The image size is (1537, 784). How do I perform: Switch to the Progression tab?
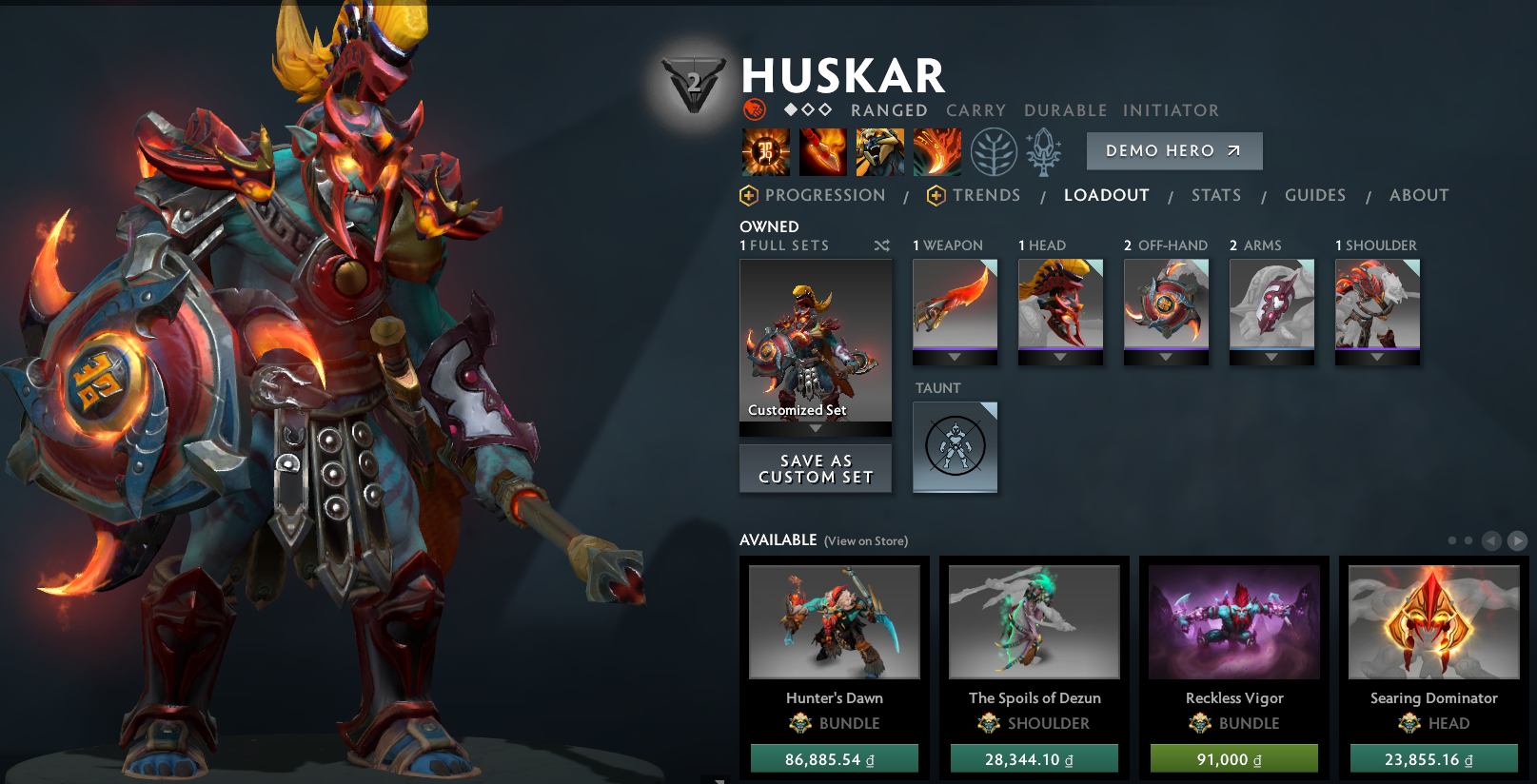[x=824, y=195]
